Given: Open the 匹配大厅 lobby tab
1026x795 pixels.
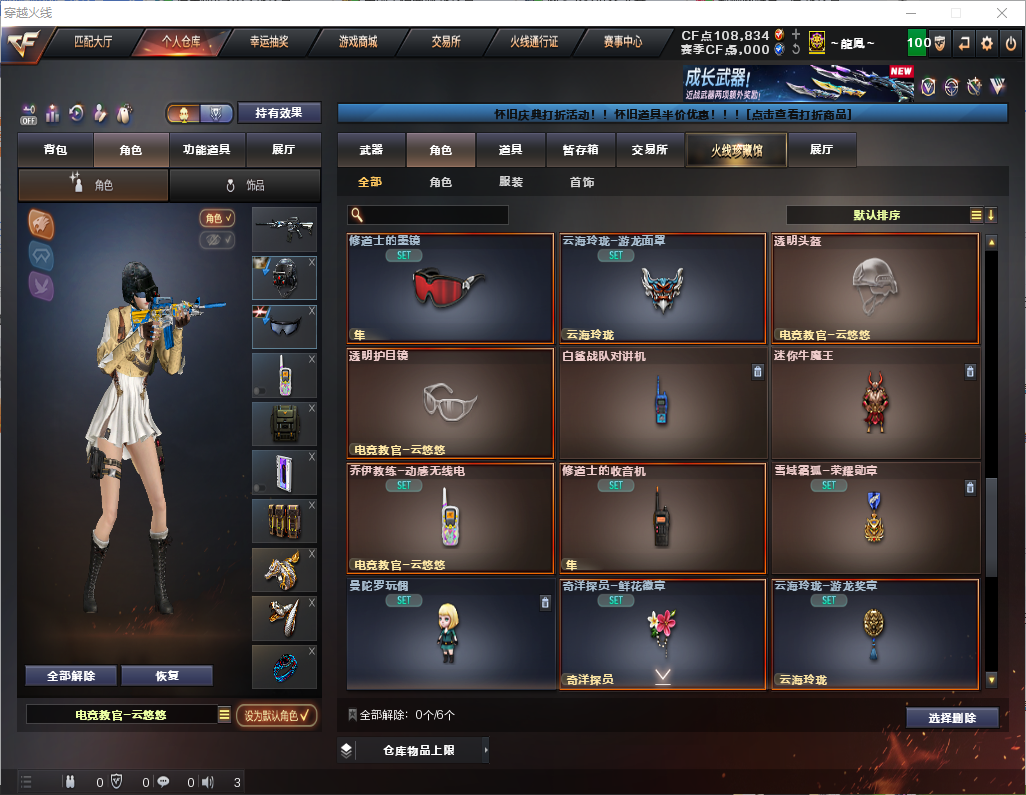Looking at the screenshot, I should (x=93, y=42).
